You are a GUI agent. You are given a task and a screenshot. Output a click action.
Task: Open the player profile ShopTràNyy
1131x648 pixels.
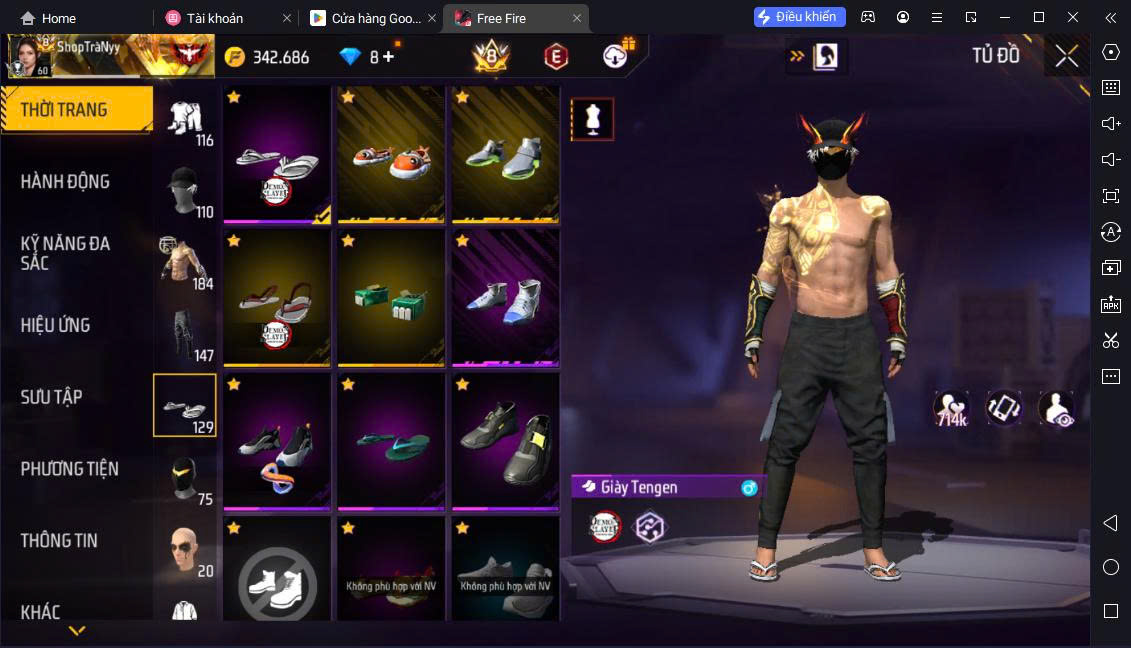click(x=80, y=56)
